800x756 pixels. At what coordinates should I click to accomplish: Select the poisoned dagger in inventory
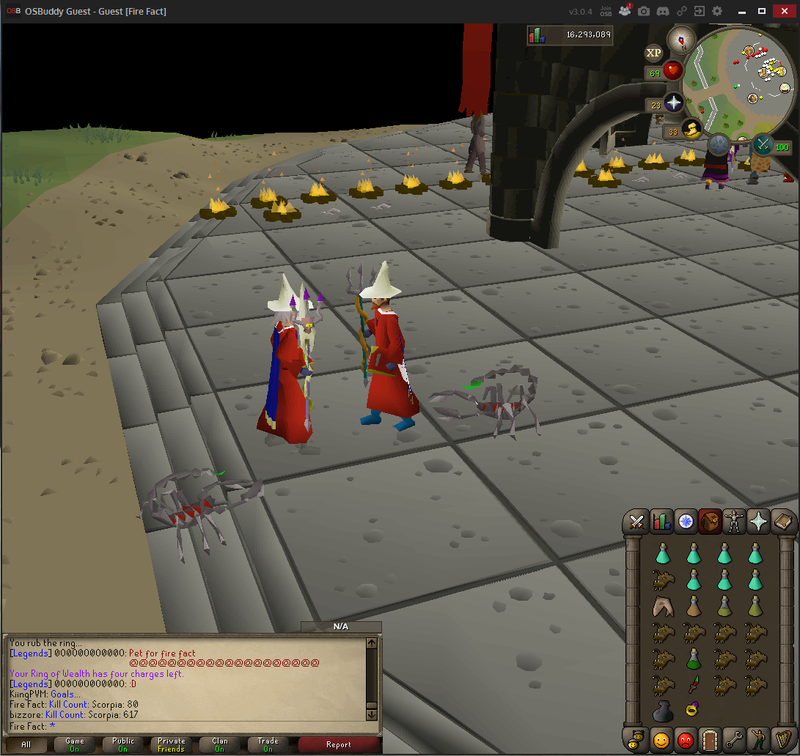tap(692, 684)
